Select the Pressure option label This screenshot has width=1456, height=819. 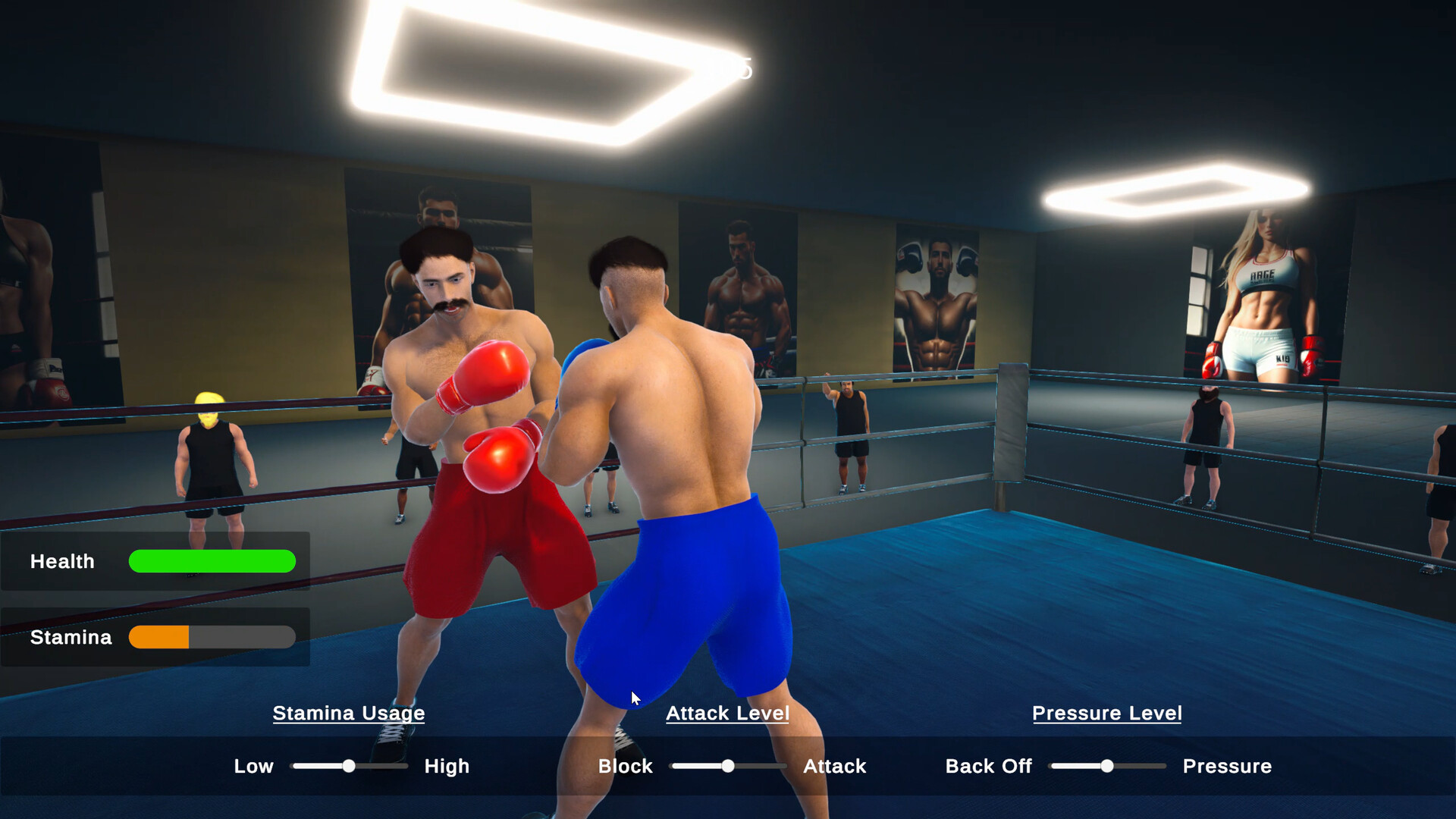click(x=1227, y=766)
